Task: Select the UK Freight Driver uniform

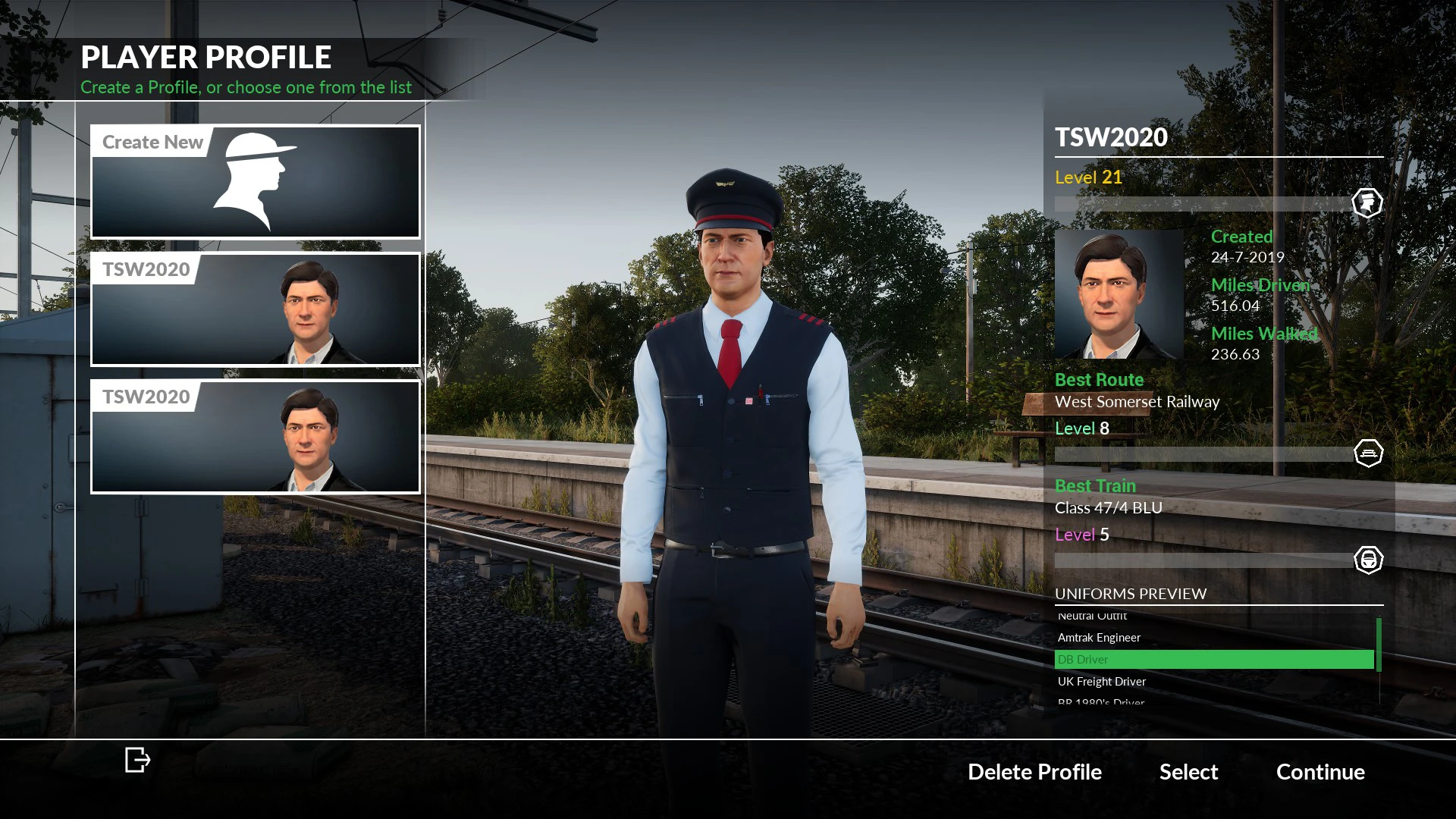Action: point(1100,681)
